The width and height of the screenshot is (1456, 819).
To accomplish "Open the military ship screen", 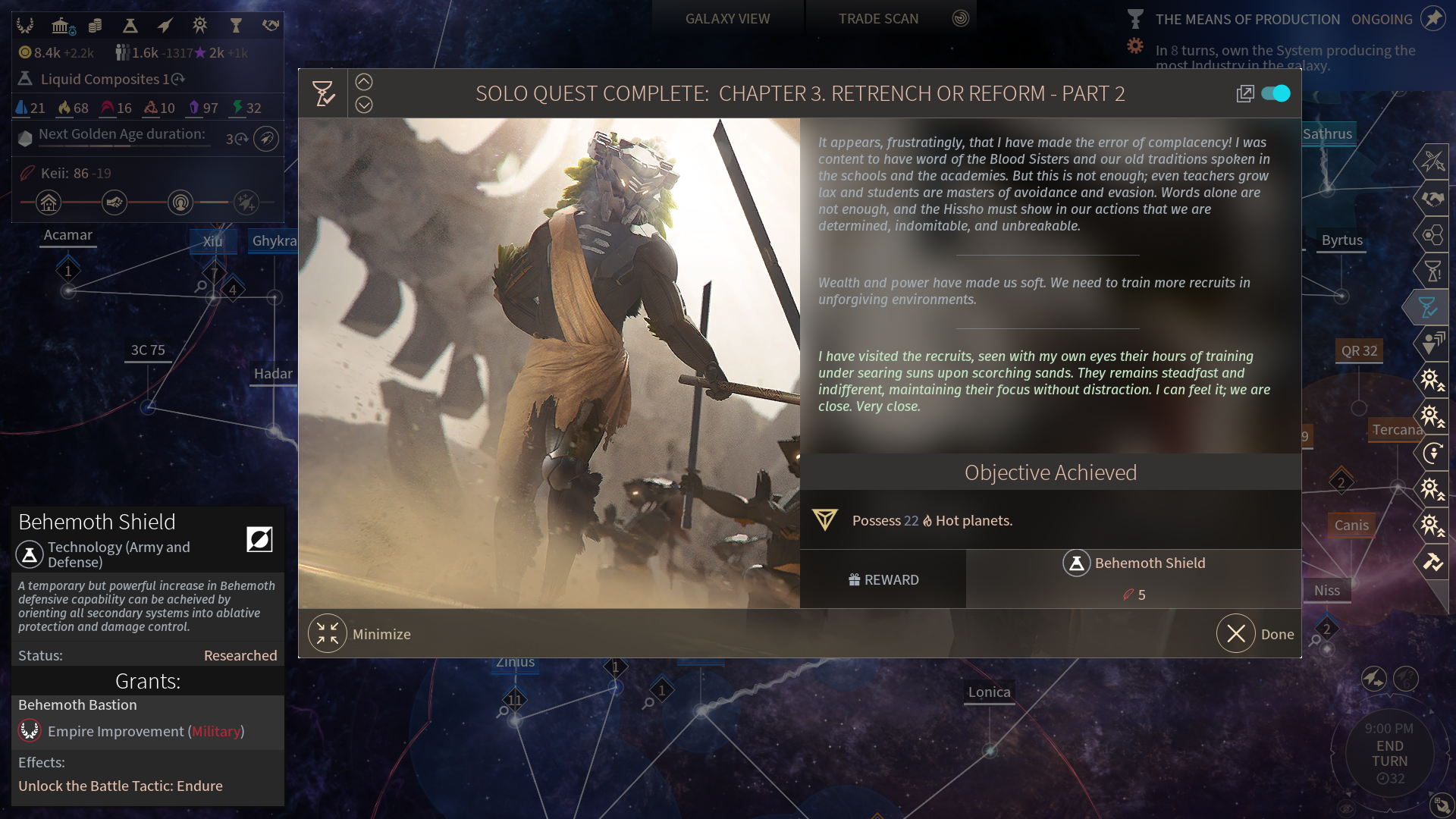I will point(165,26).
